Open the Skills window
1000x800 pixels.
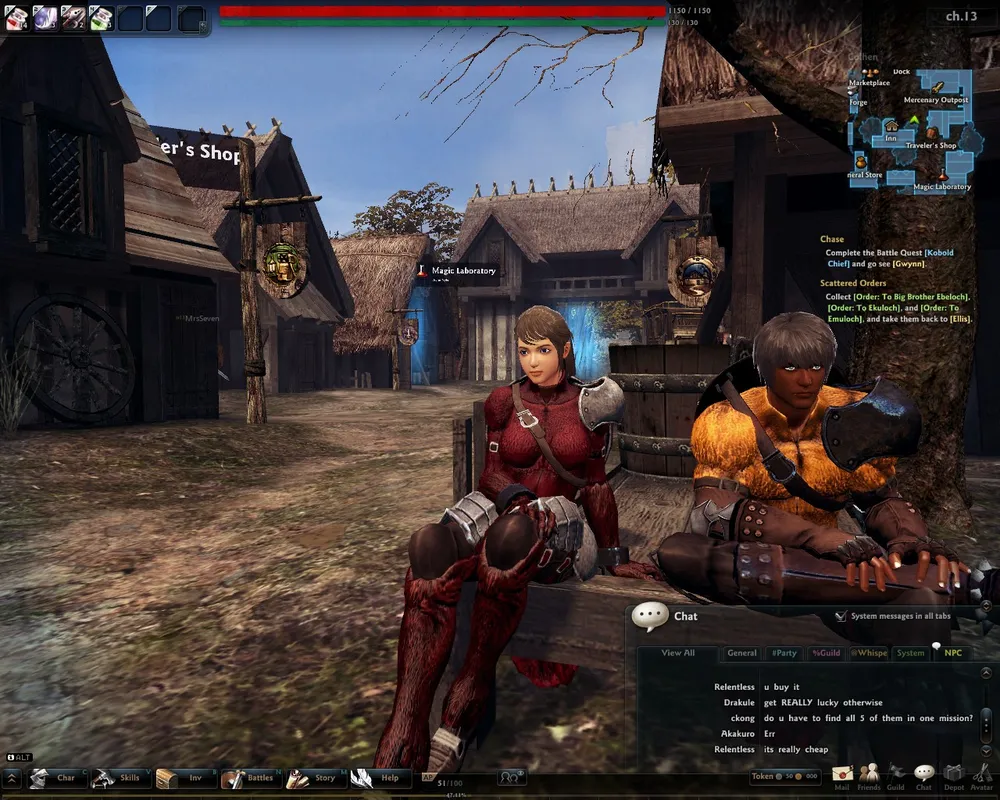[x=120, y=778]
